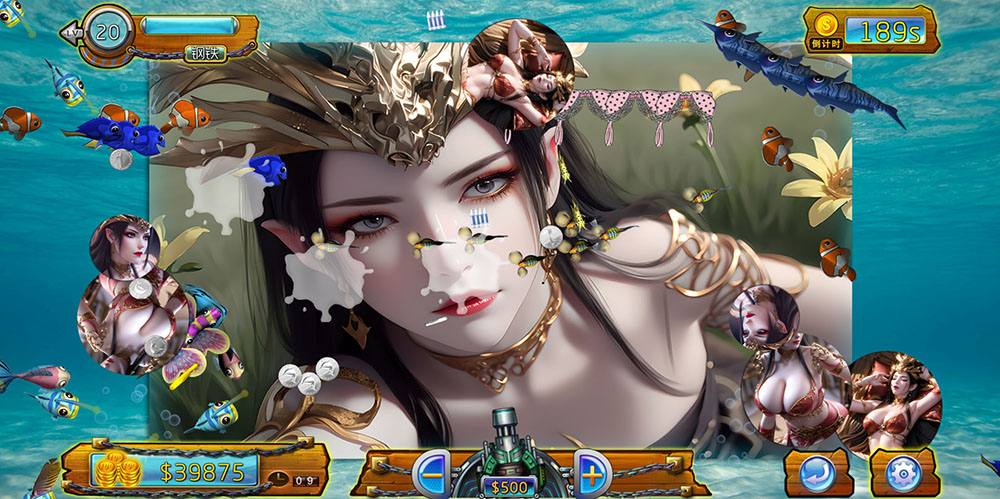
Task: Decrease cannon bet with the minus button
Action: click(431, 472)
